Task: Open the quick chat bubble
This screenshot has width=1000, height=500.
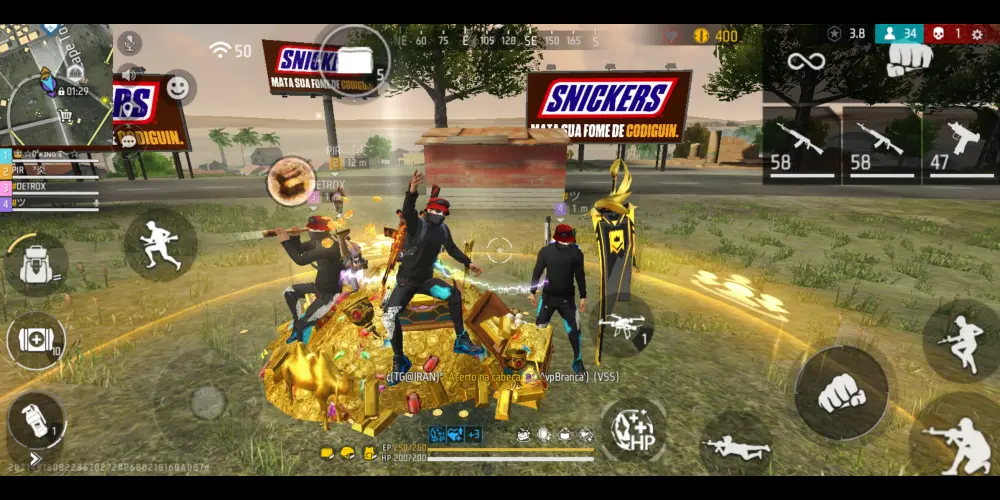Action: click(x=128, y=141)
